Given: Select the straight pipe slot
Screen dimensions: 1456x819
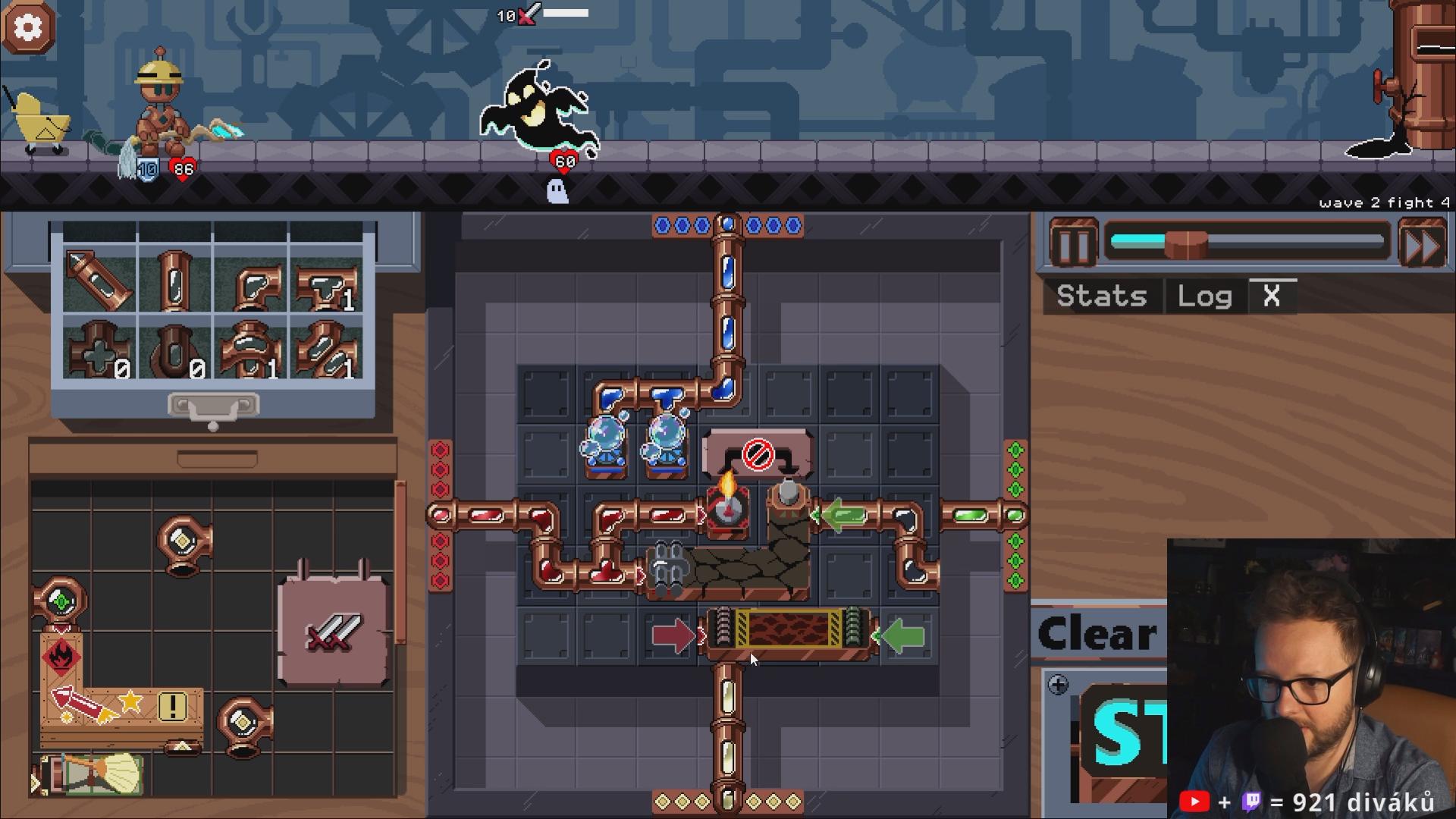Looking at the screenshot, I should pos(174,281).
